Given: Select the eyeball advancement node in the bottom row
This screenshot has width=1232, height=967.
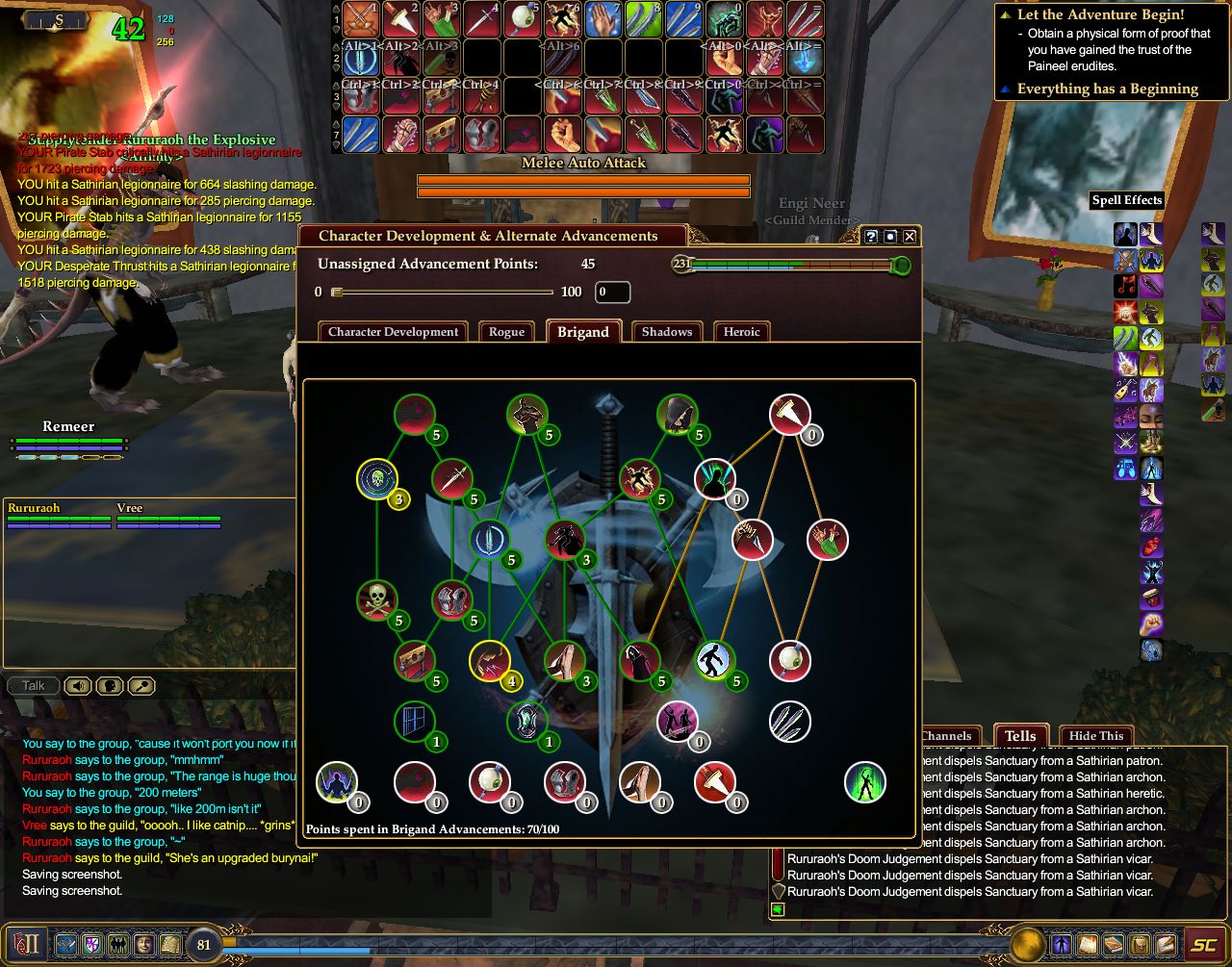Looking at the screenshot, I should point(489,782).
